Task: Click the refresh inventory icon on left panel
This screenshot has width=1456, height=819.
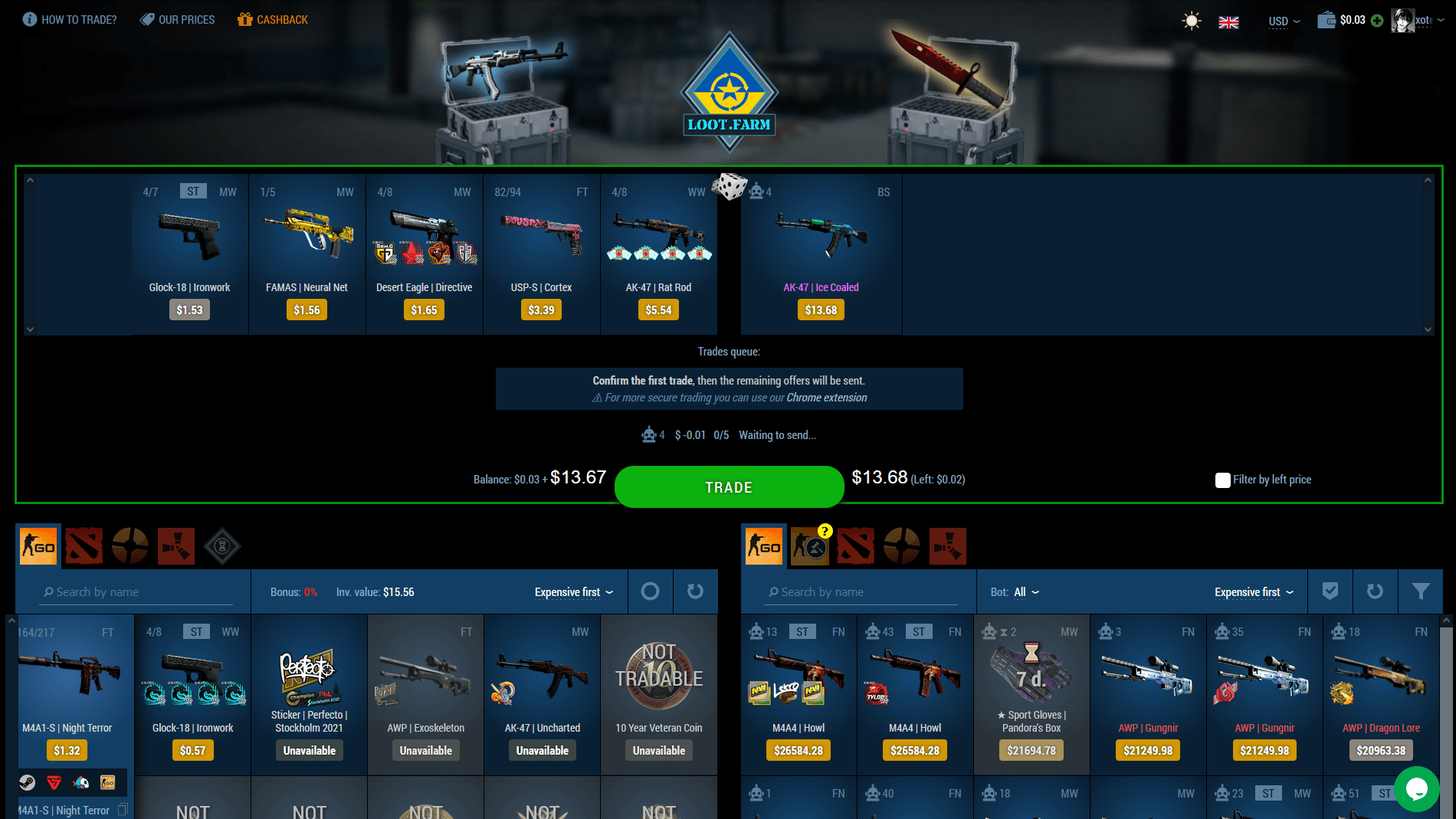Action: [694, 591]
